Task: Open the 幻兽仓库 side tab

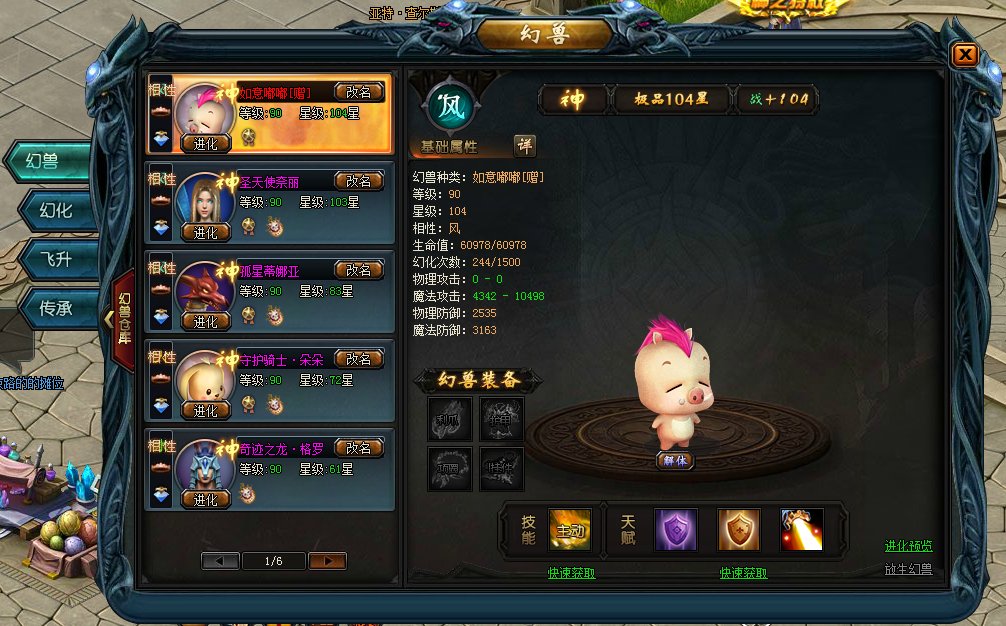Action: 124,319
